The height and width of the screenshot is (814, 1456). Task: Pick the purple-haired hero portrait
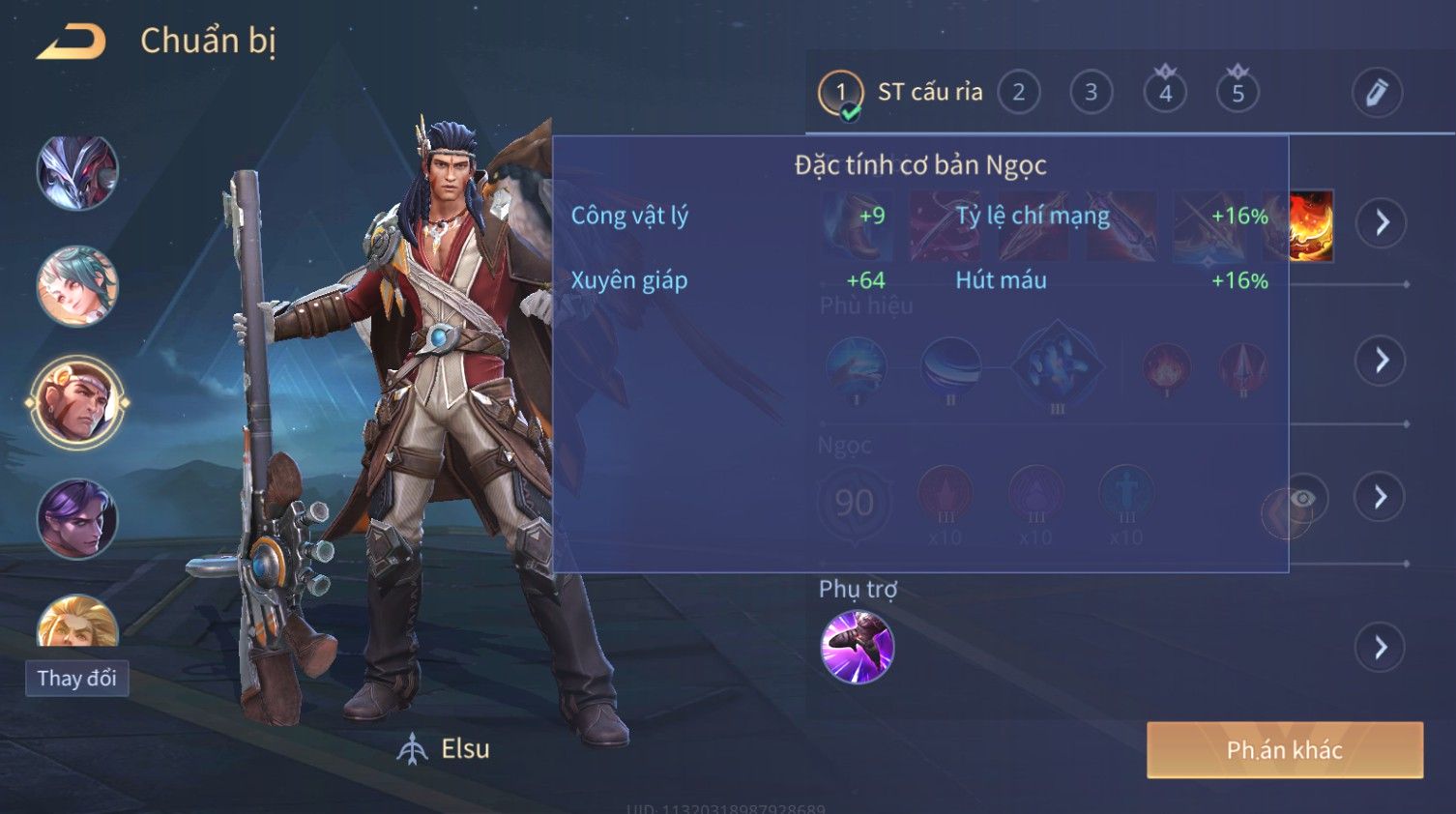click(x=77, y=519)
